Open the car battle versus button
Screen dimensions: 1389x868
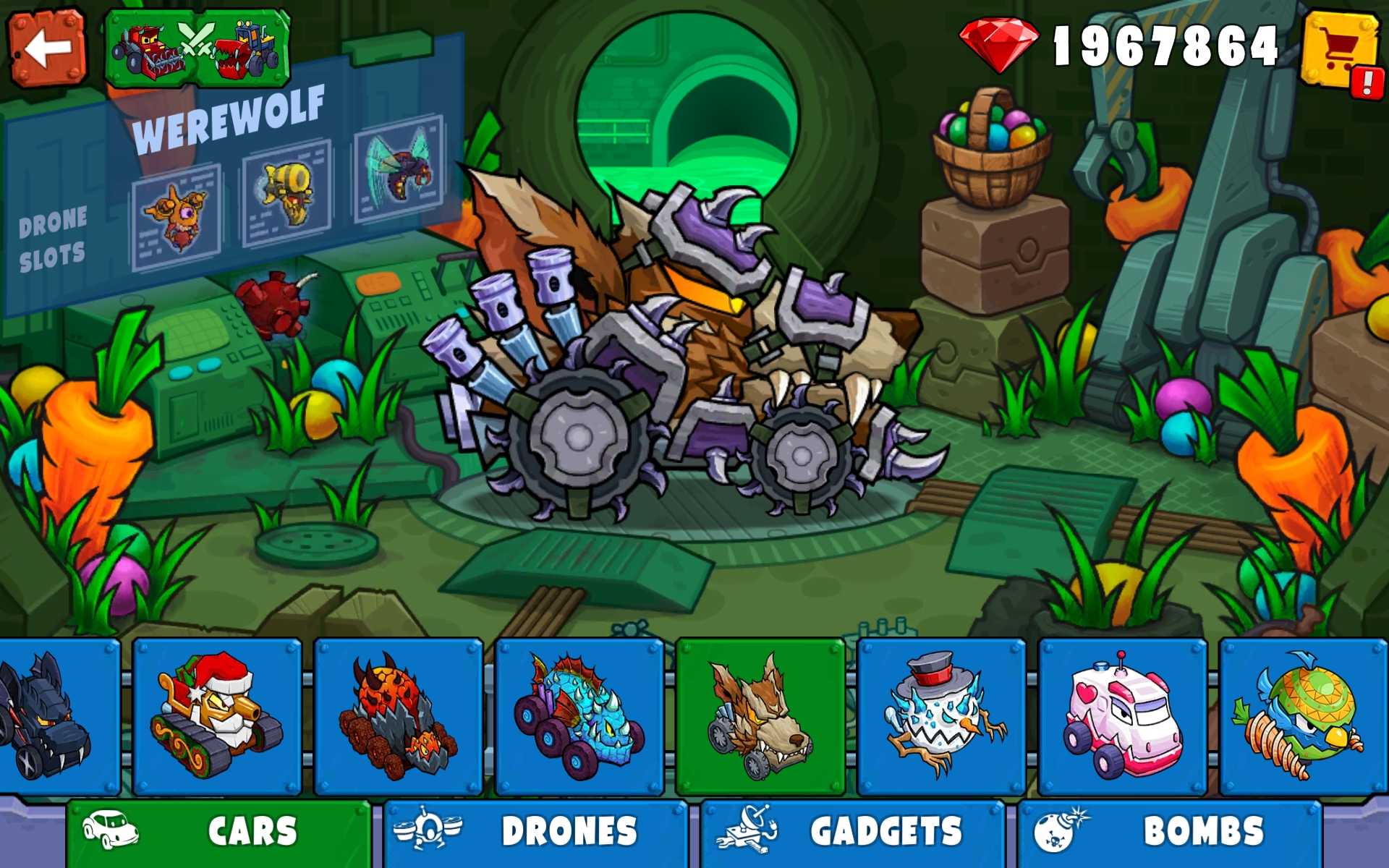(x=197, y=48)
